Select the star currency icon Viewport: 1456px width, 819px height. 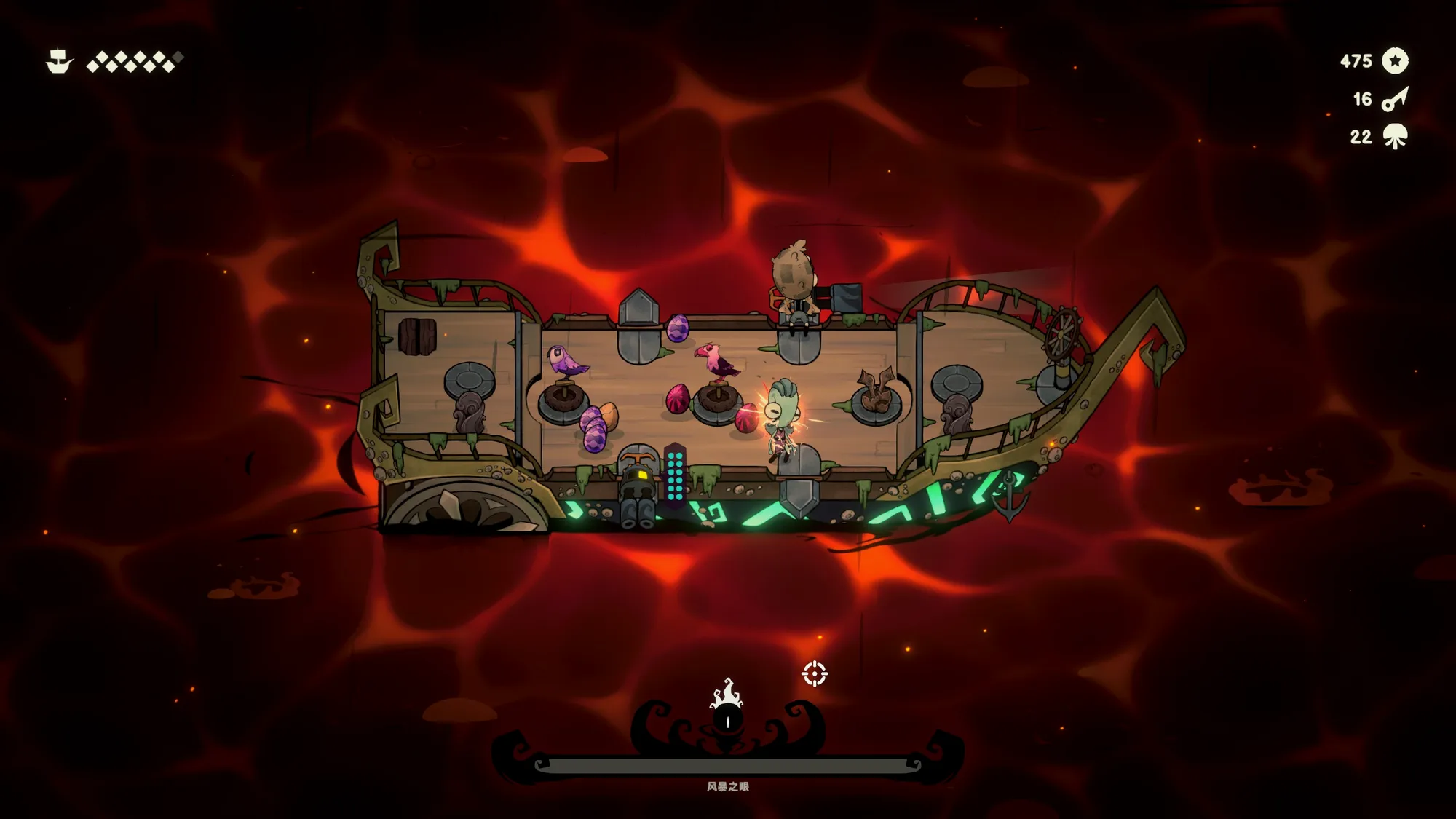tap(1395, 61)
